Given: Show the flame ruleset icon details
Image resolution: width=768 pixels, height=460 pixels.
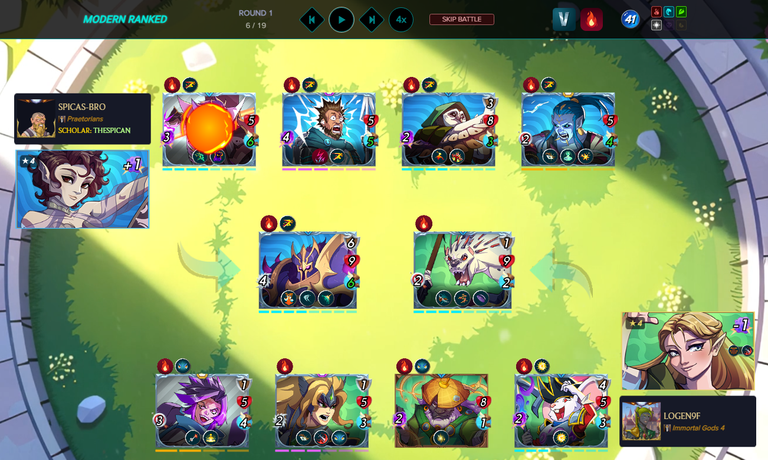Looking at the screenshot, I should pyautogui.click(x=591, y=19).
